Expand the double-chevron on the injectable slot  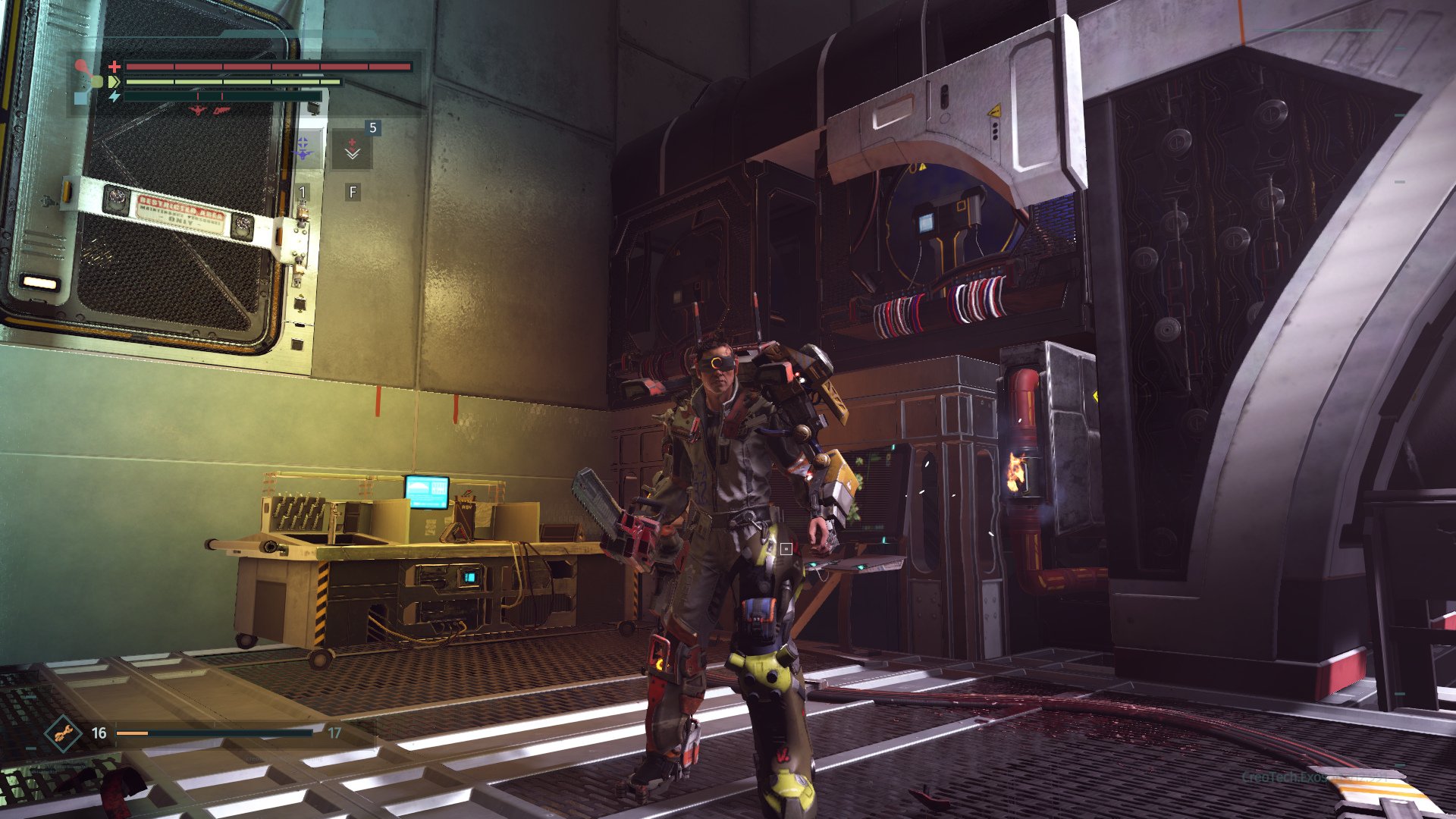[353, 156]
